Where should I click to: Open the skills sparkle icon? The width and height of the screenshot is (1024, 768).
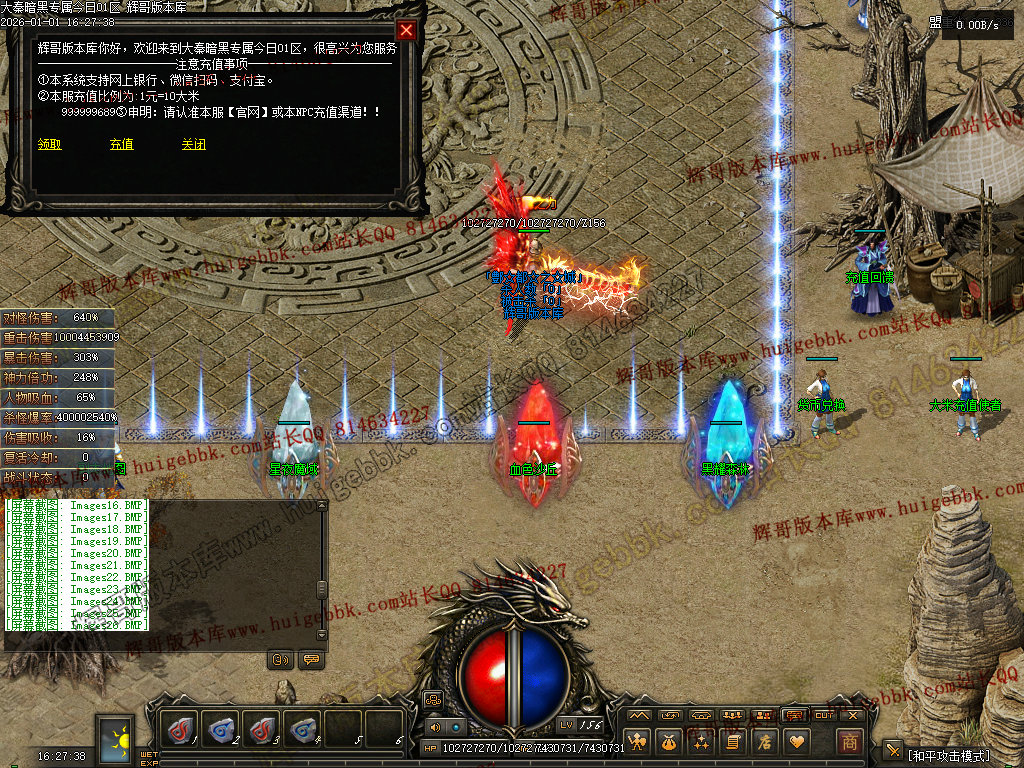pos(702,742)
